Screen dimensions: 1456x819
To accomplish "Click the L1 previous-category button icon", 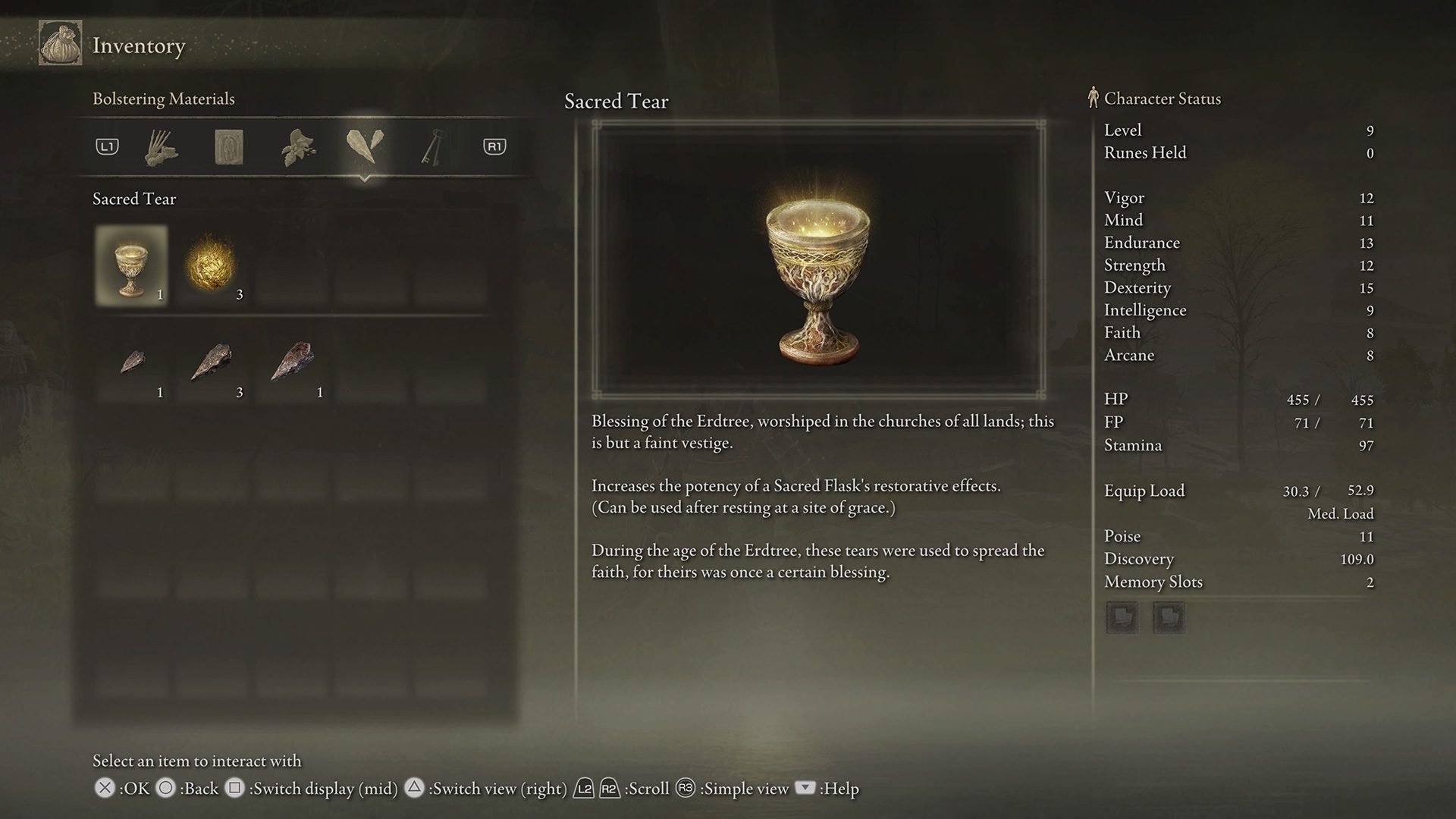I will (106, 147).
